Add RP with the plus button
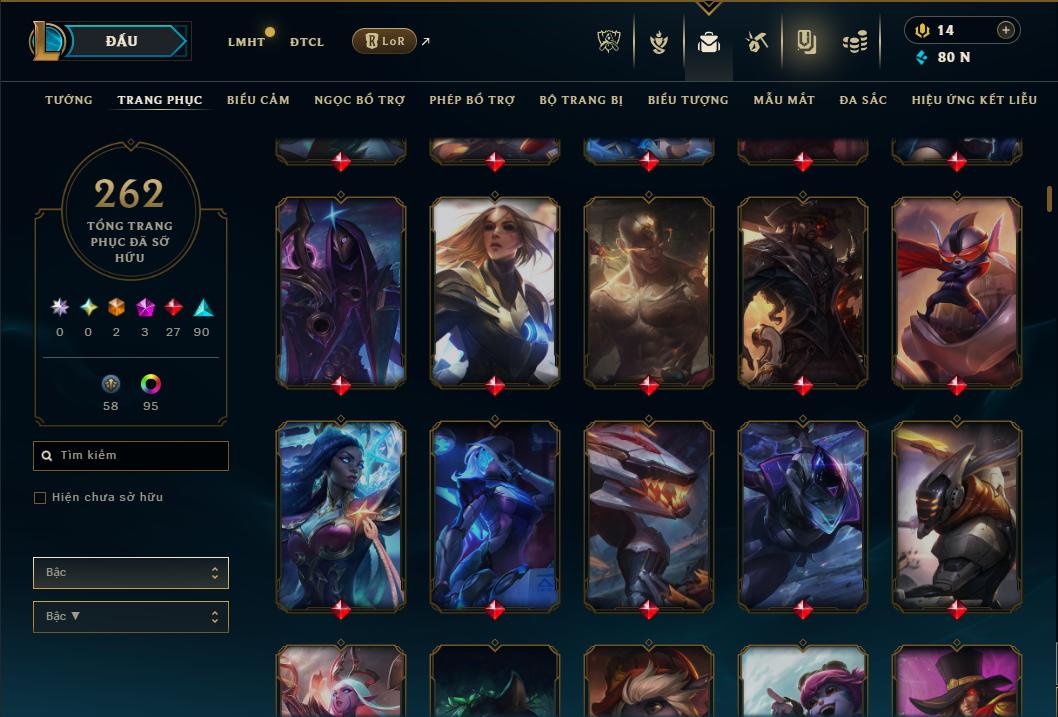 coord(1006,30)
